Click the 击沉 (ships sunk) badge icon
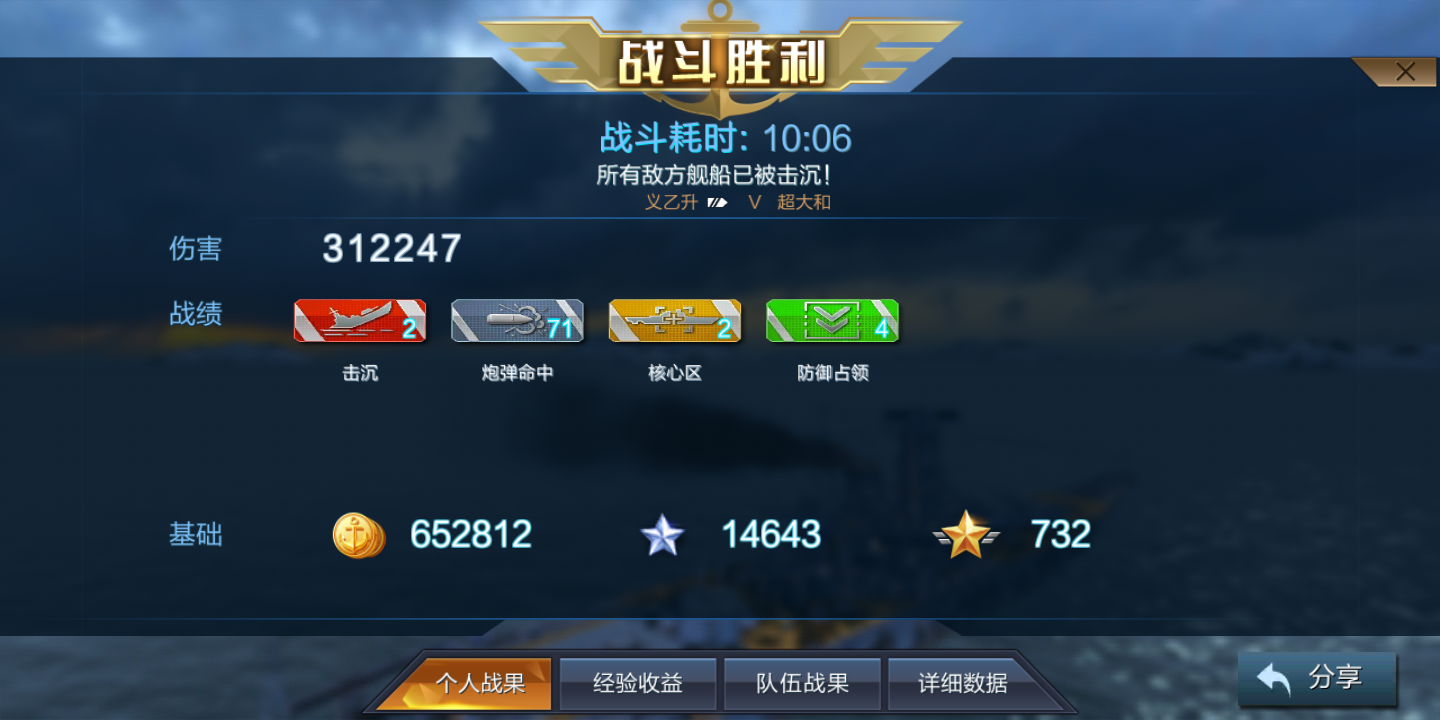 tap(359, 321)
